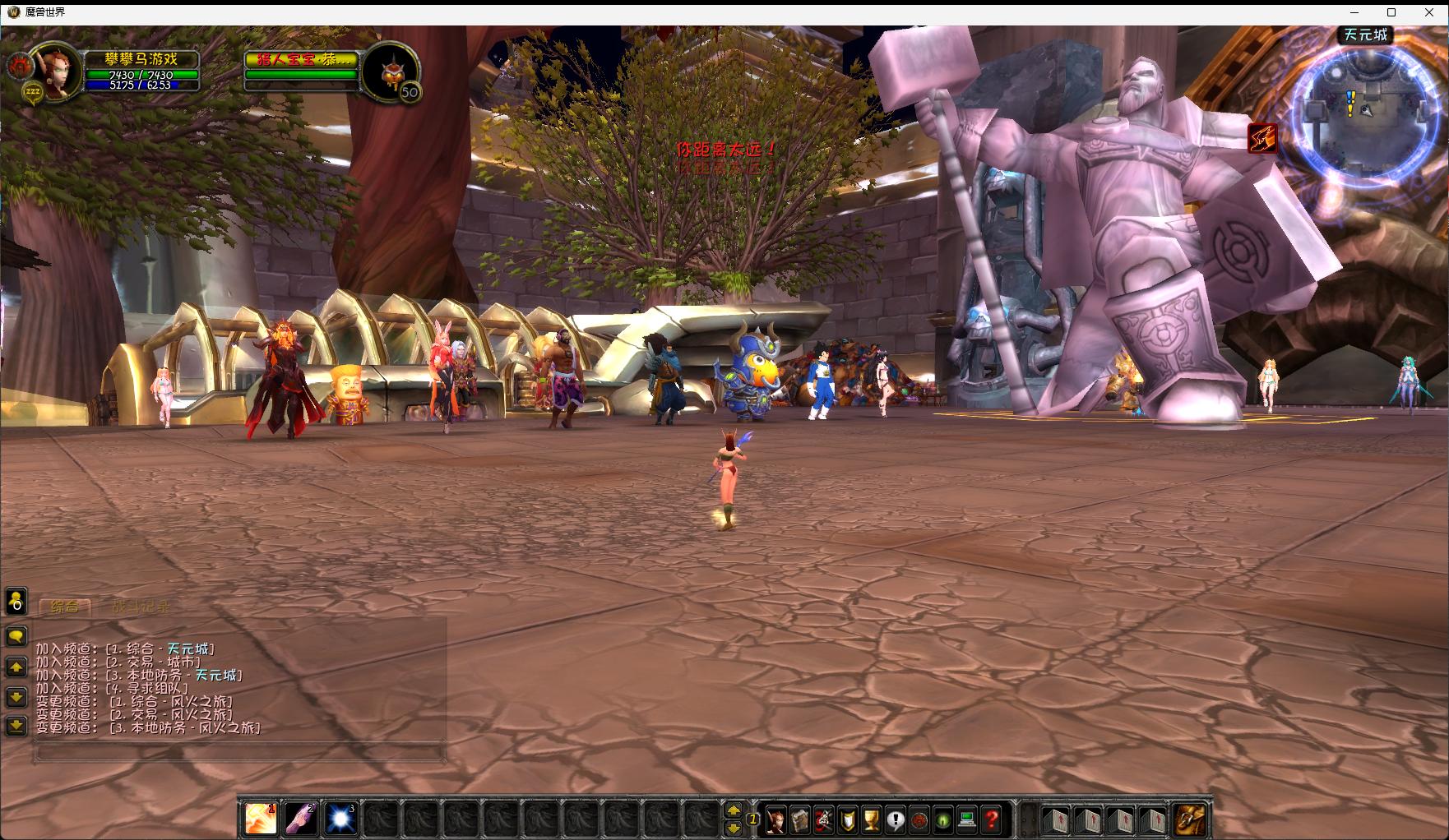The height and width of the screenshot is (840, 1449).
Task: Open the main backpack
Action: click(1191, 819)
